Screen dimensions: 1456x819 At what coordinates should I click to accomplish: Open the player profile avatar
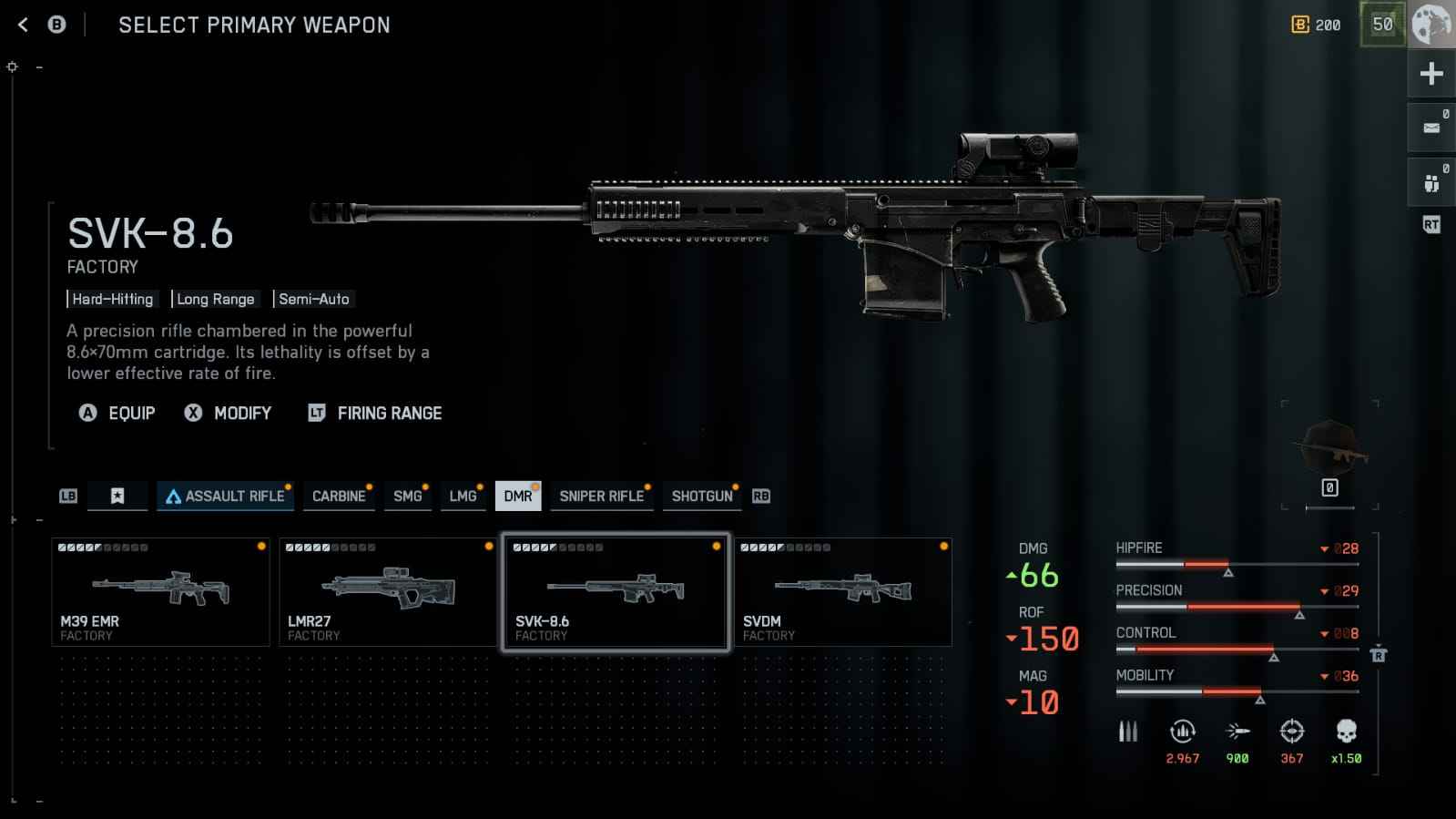[1431, 25]
